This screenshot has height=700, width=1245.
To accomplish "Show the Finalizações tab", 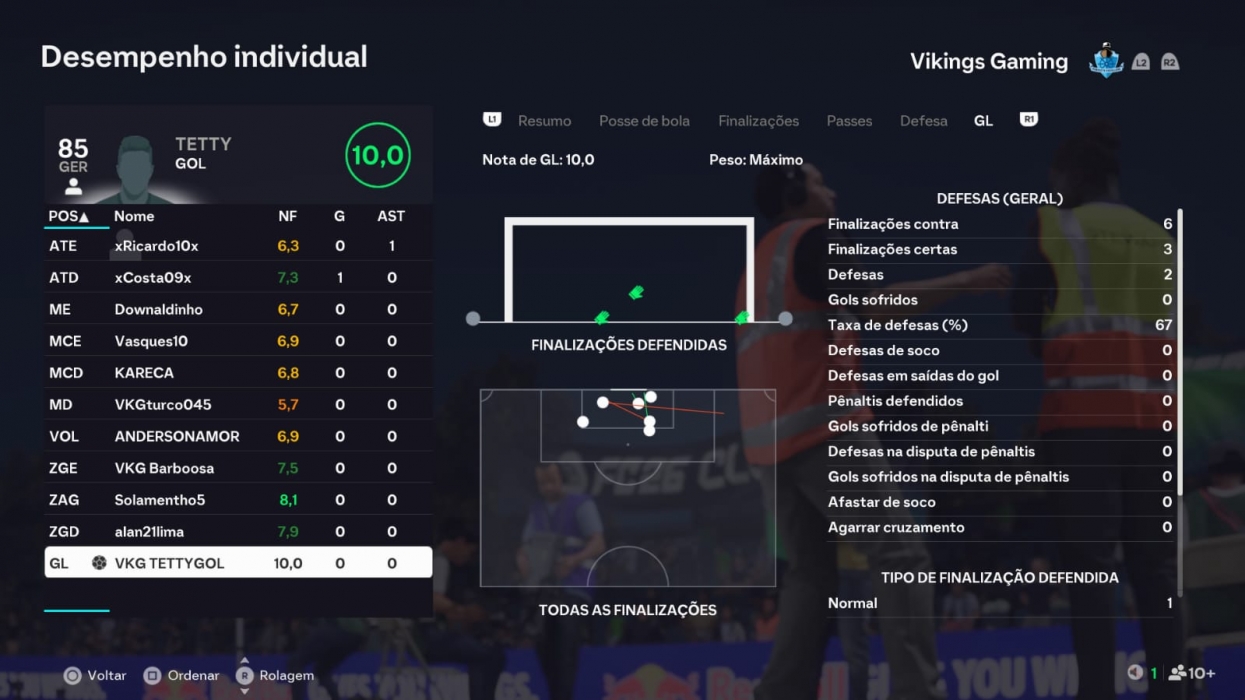I will [758, 121].
